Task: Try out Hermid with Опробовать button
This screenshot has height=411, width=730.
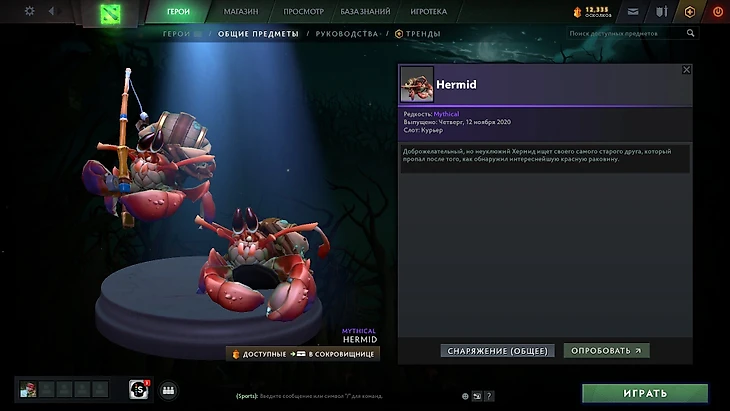Action: pyautogui.click(x=606, y=351)
